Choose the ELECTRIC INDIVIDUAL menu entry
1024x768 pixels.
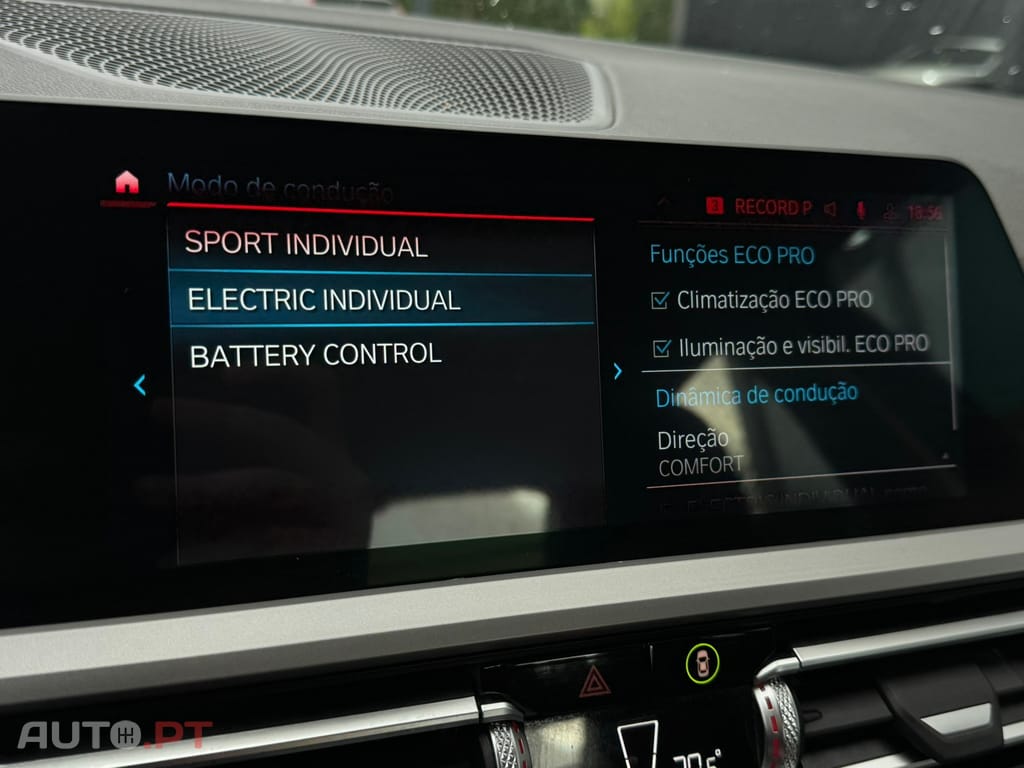coord(324,299)
